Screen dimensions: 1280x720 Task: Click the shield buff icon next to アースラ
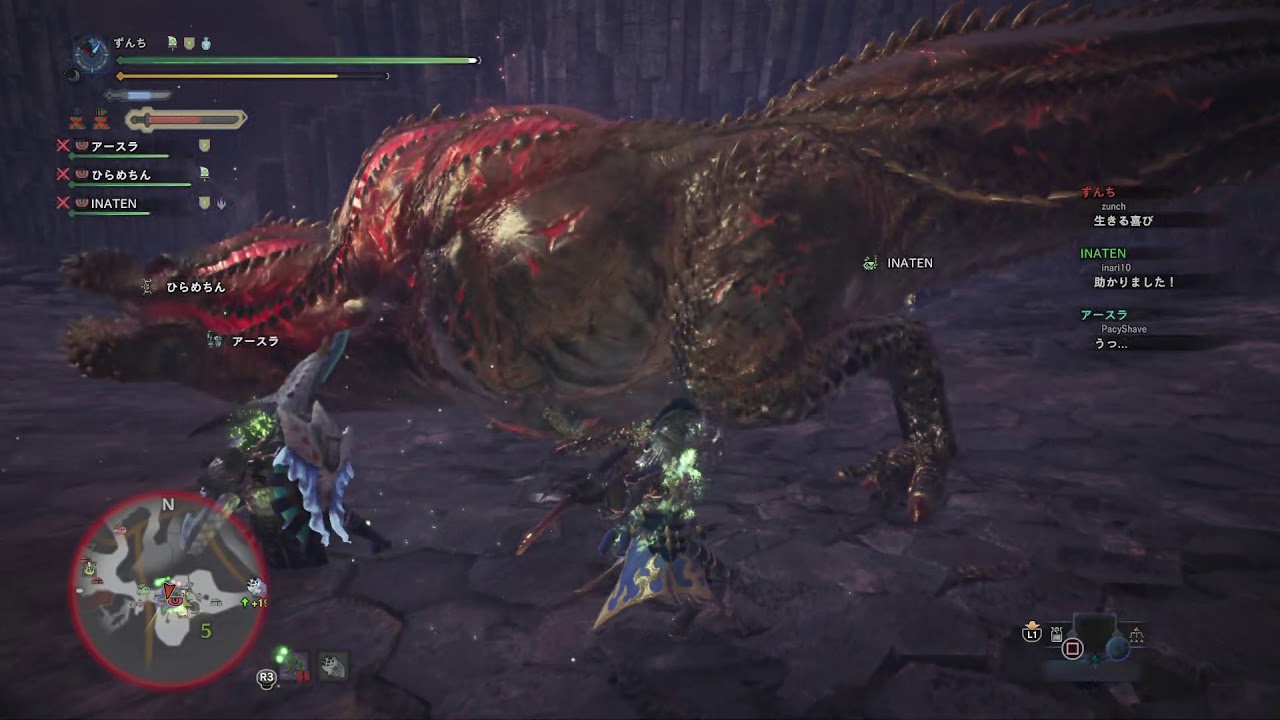[203, 145]
